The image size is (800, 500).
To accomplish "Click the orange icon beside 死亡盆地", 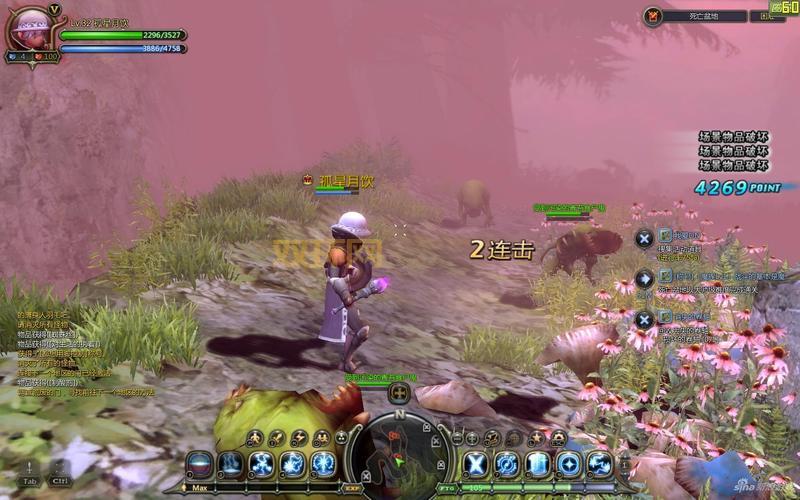I will [x=654, y=16].
